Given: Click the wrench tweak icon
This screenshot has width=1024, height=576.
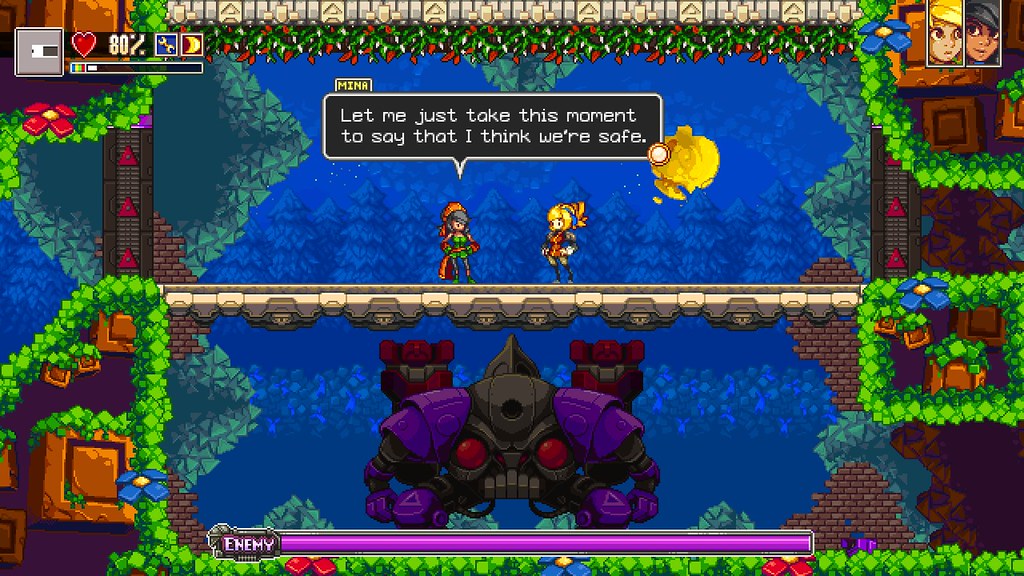Looking at the screenshot, I should tap(166, 45).
